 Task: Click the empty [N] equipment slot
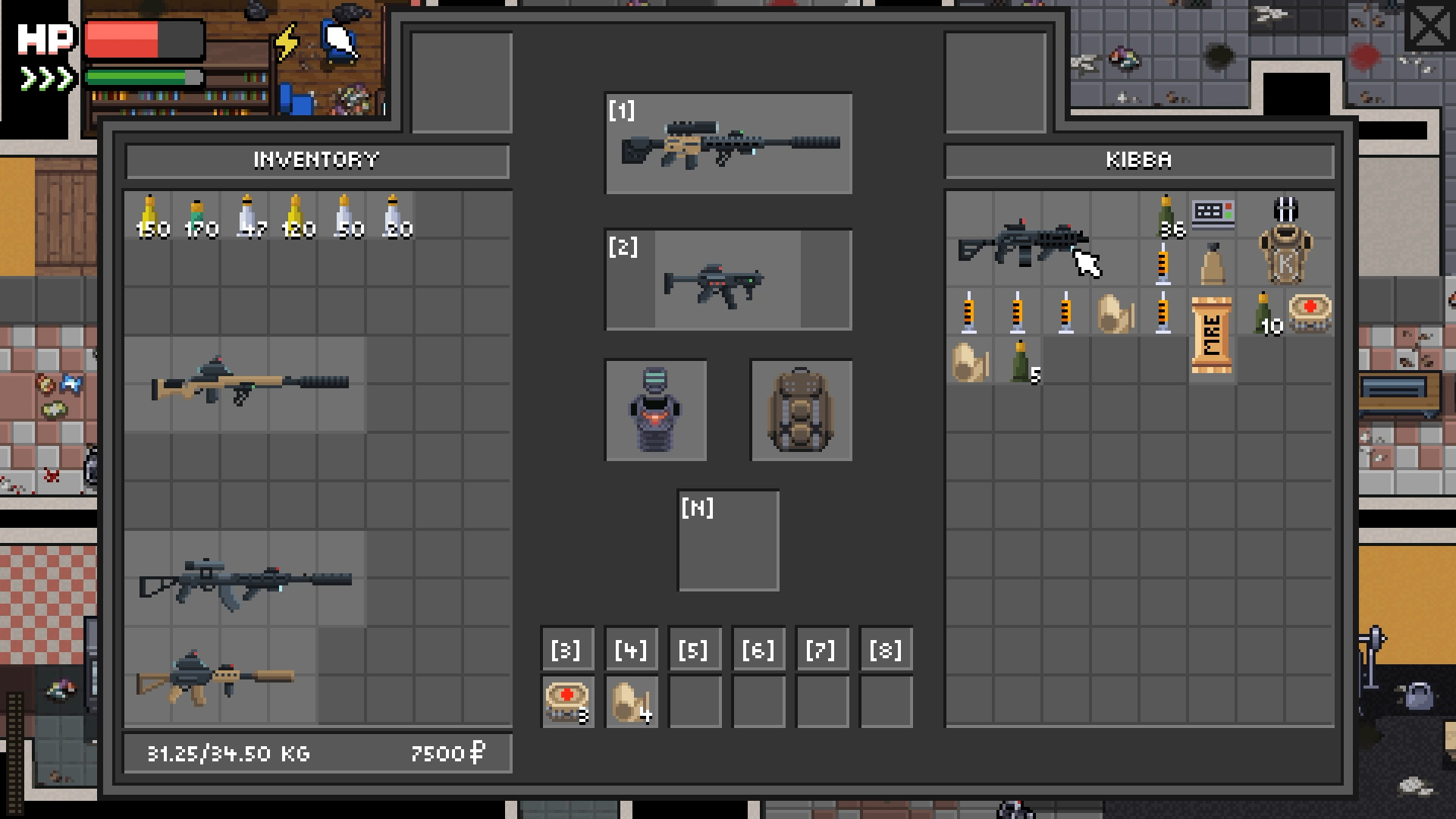coord(729,540)
